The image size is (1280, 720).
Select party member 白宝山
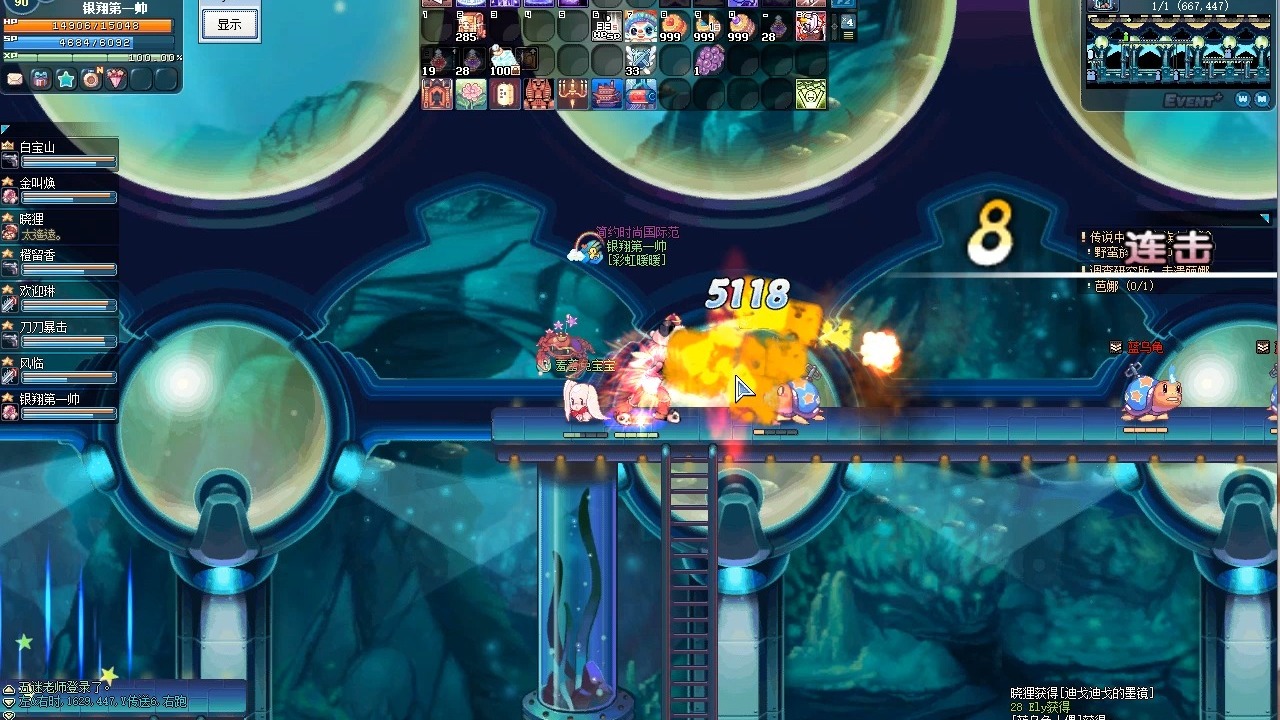point(60,154)
